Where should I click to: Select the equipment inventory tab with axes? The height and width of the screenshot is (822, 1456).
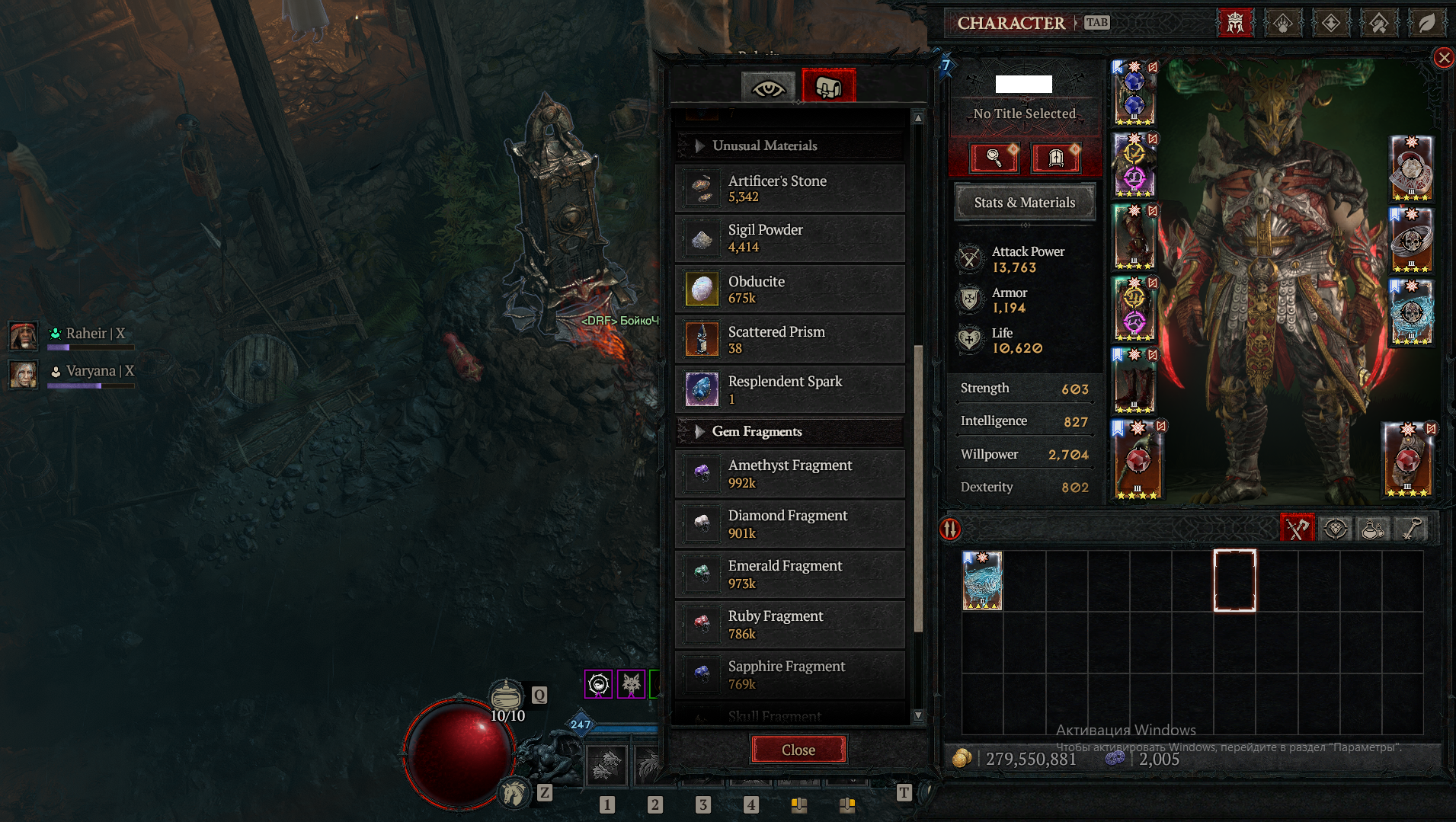tap(1297, 529)
